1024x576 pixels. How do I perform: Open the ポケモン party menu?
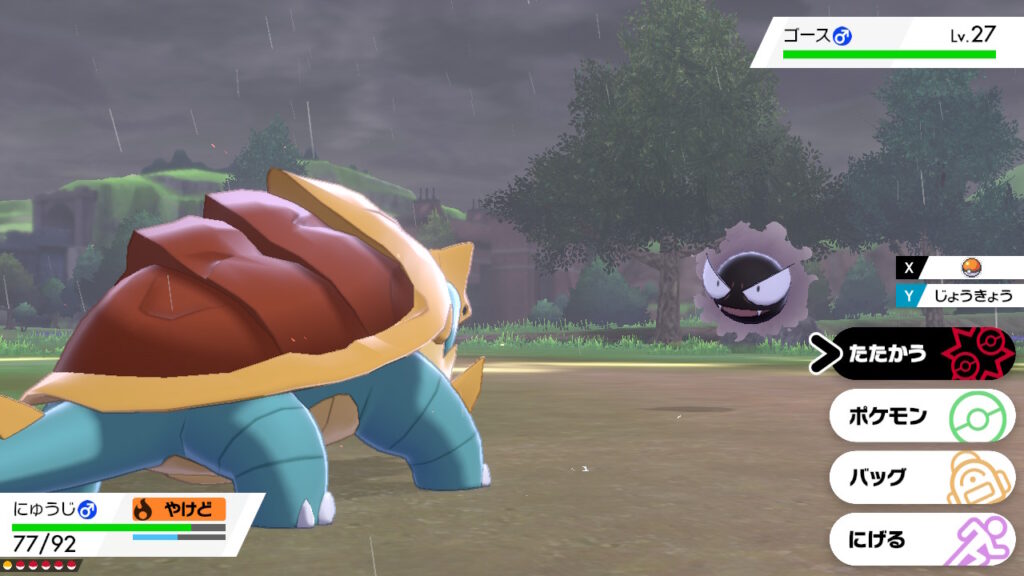coord(920,416)
